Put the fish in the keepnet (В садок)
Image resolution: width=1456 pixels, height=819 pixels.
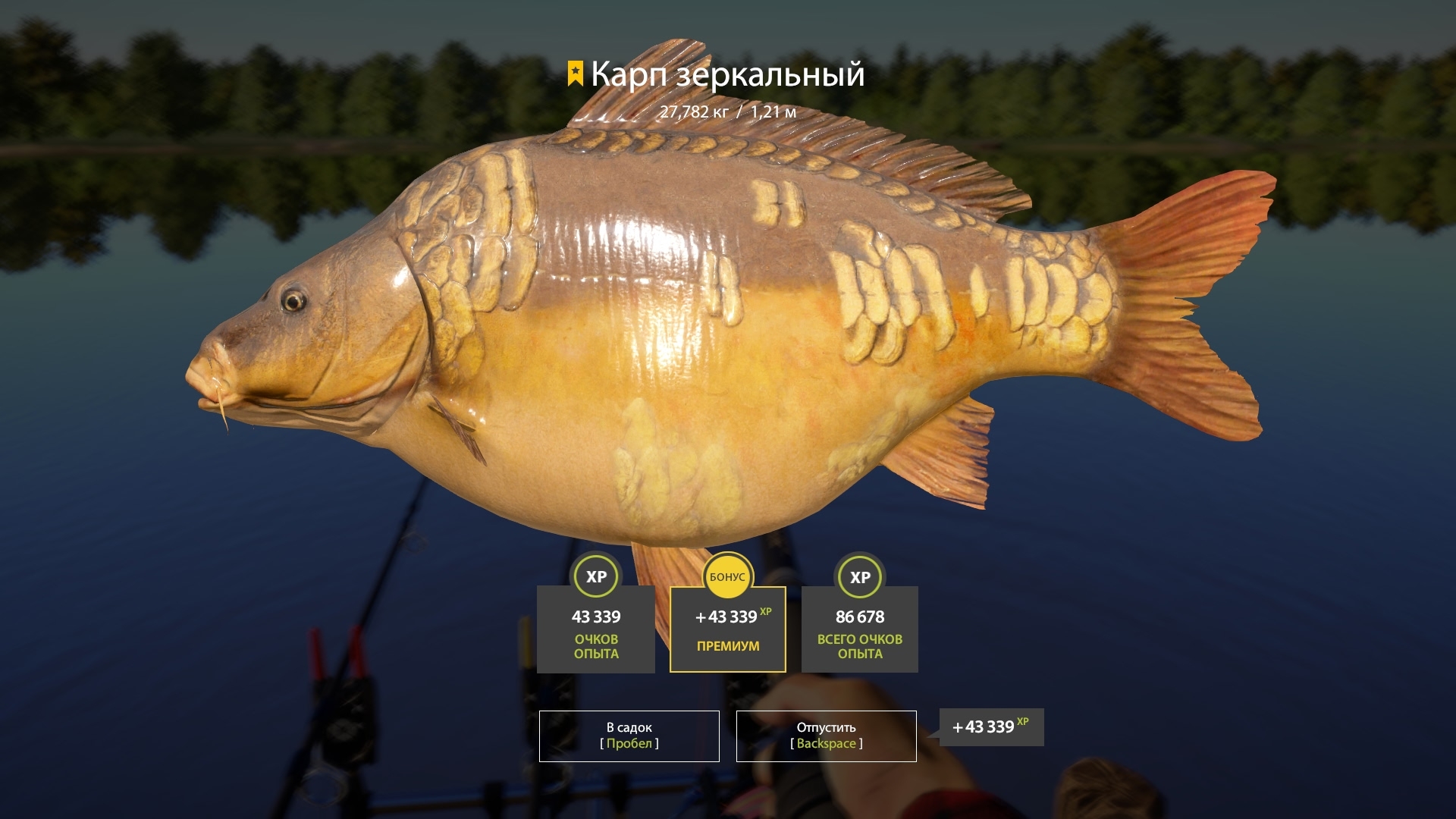pos(629,736)
